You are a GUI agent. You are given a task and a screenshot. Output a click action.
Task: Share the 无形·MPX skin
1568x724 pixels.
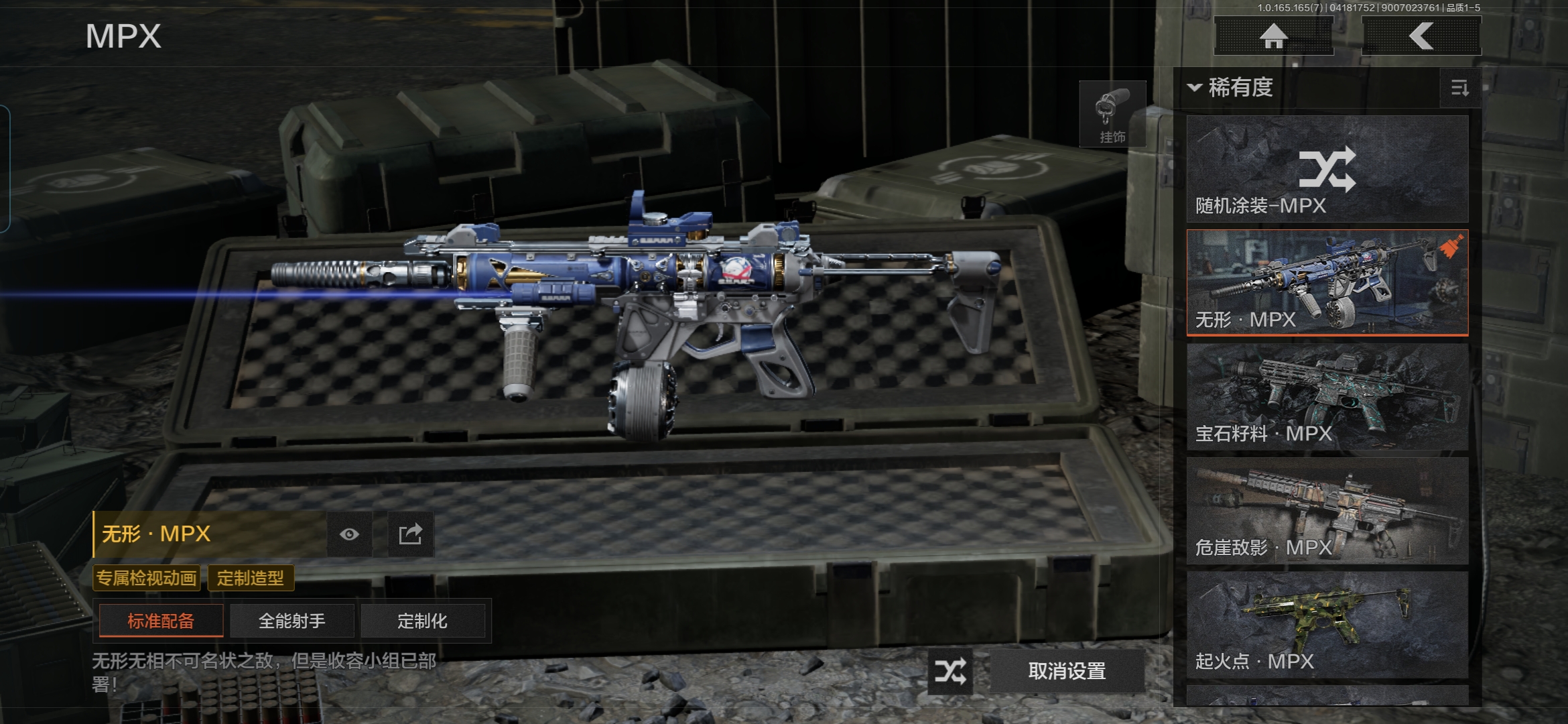410,534
